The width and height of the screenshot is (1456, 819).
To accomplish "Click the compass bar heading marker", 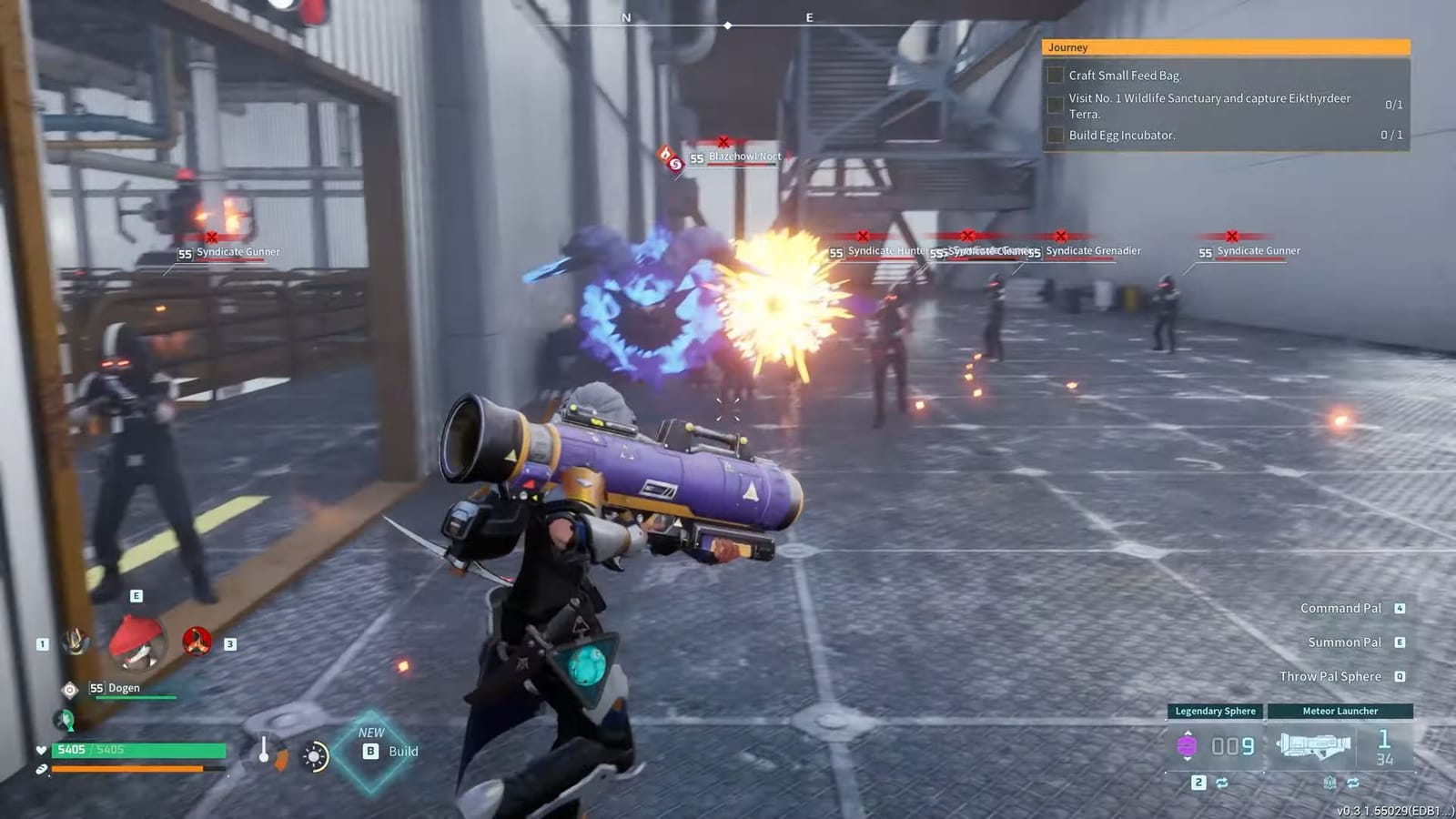I will tap(727, 25).
